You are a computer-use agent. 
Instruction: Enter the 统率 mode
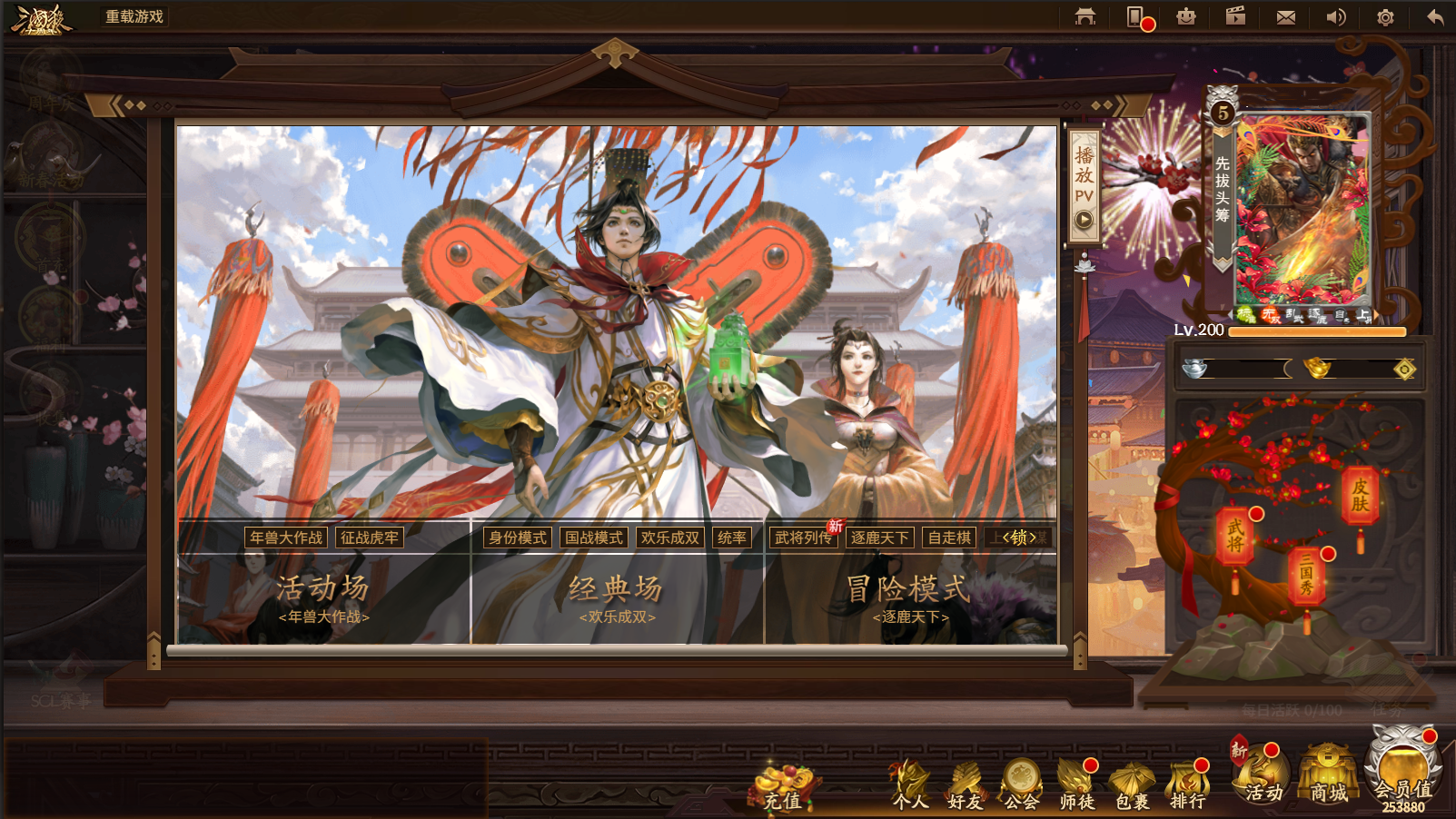731,538
